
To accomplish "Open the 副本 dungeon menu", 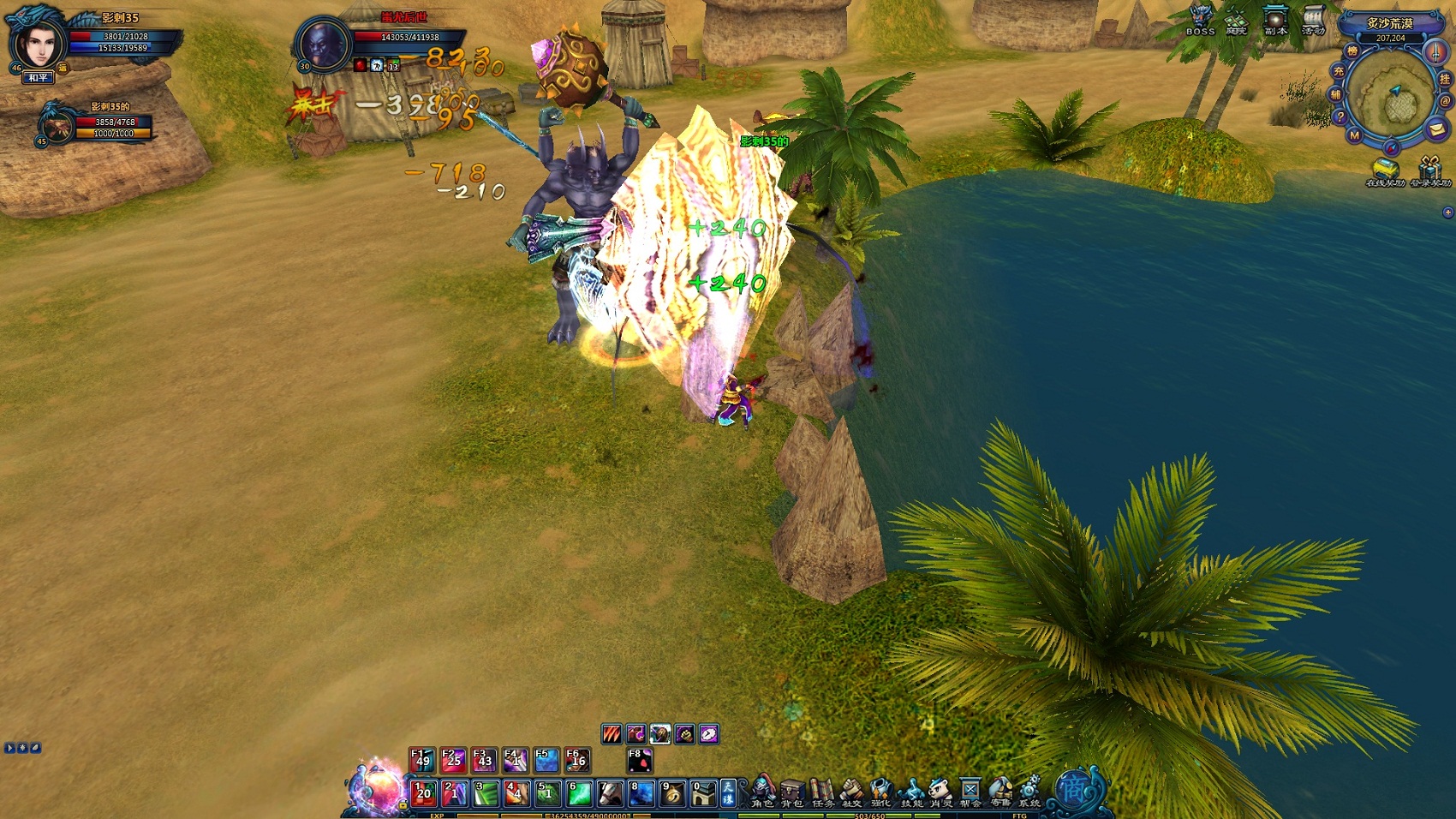I will 1275,21.
